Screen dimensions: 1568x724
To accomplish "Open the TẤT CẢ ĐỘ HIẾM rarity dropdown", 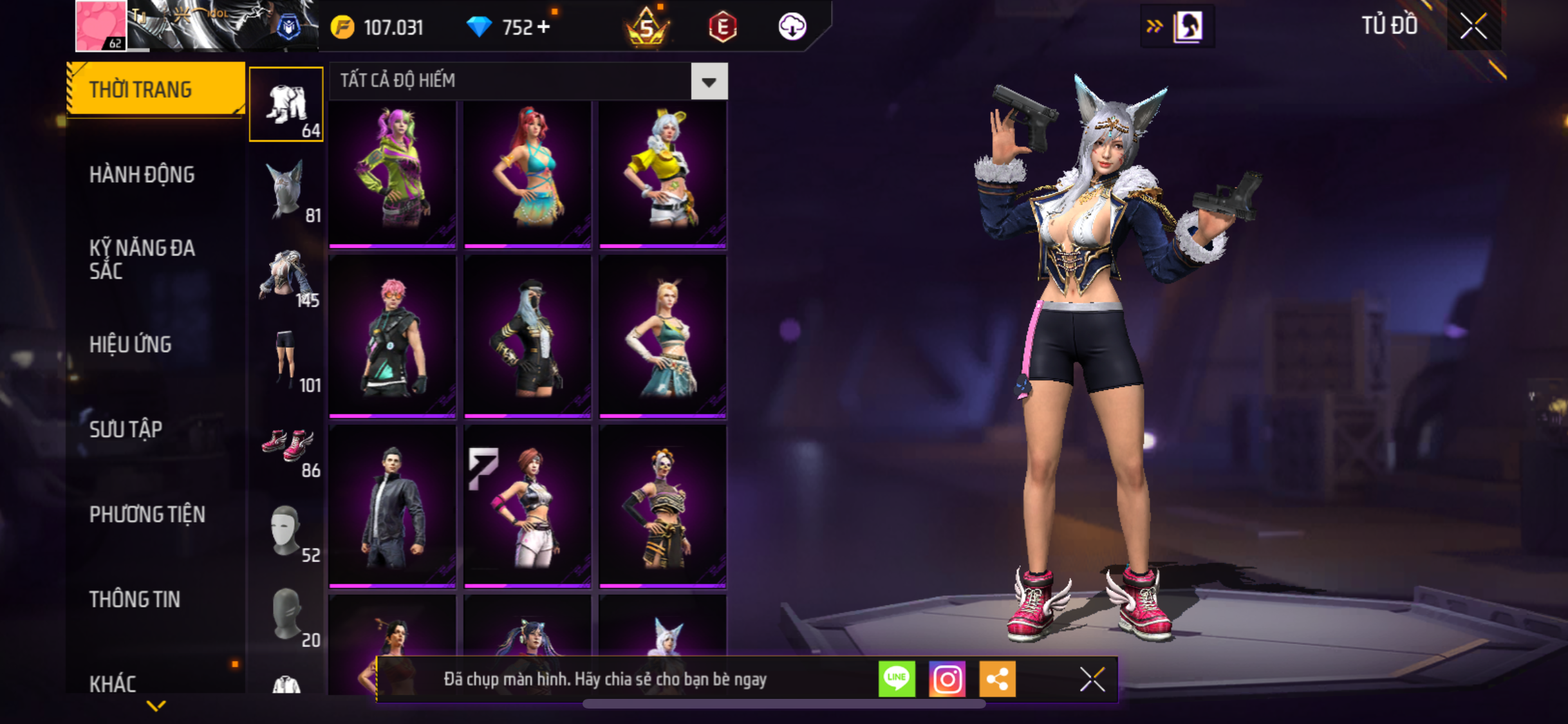I will [x=709, y=82].
